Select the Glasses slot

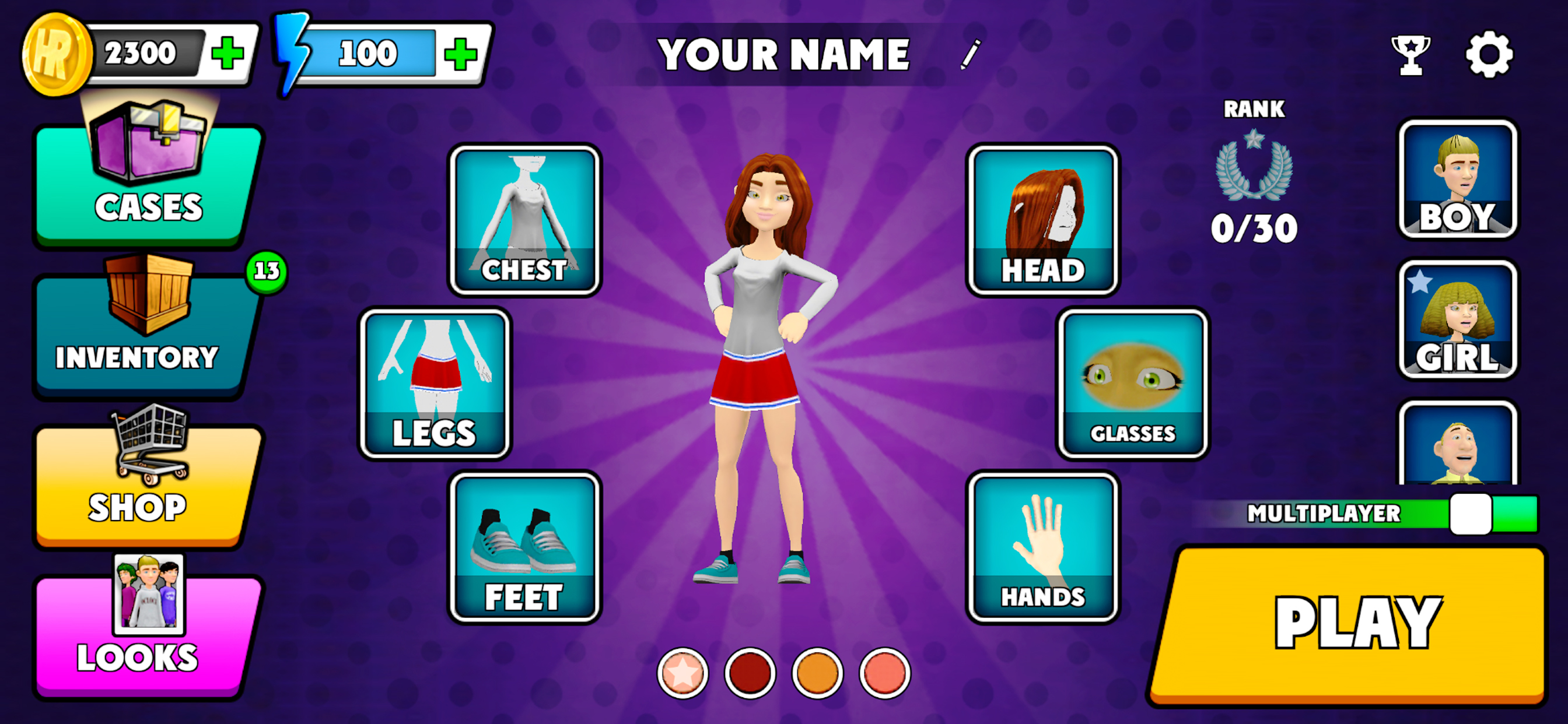pos(1132,384)
